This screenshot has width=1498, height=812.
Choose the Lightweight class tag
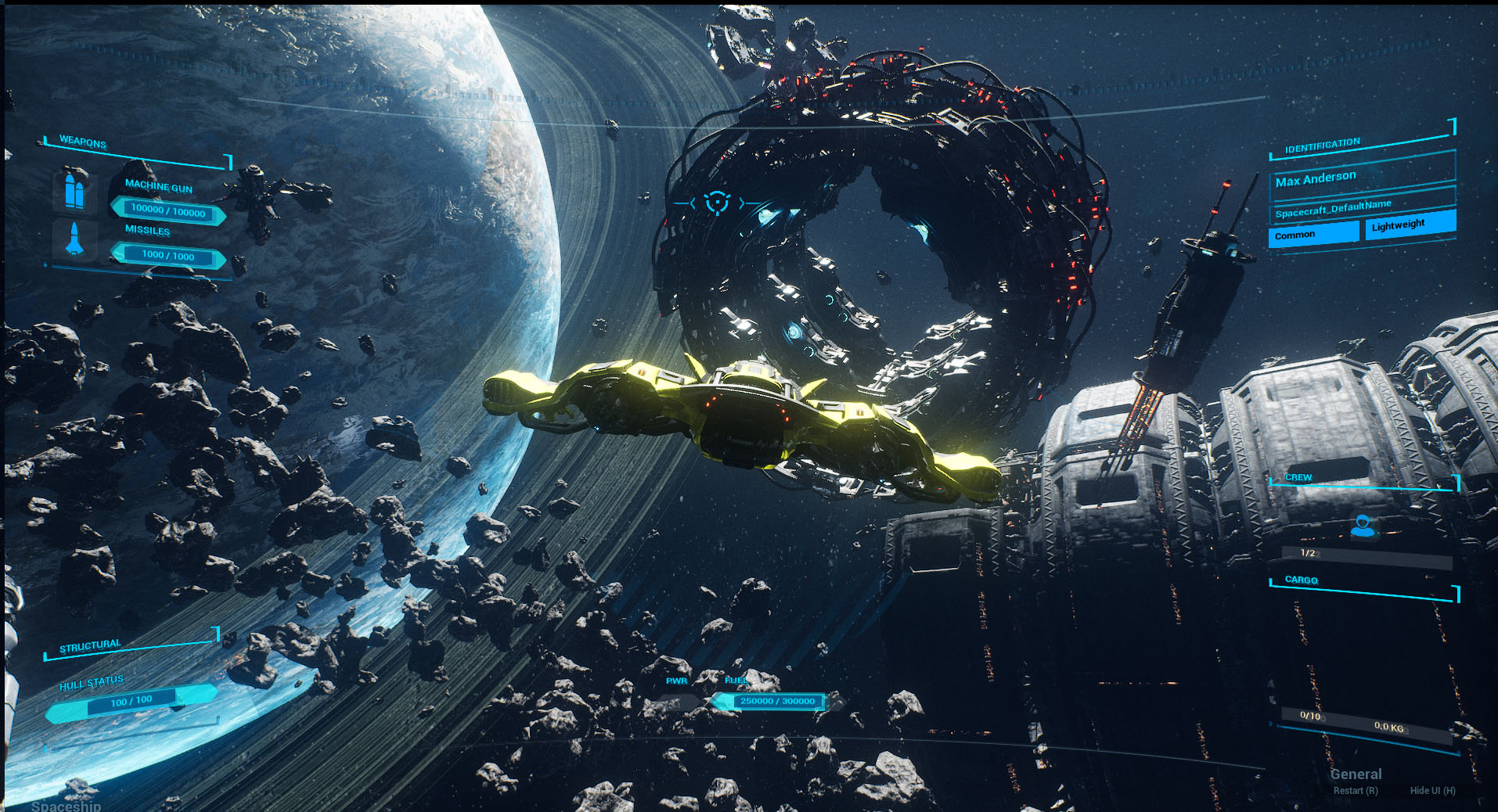click(x=1410, y=225)
